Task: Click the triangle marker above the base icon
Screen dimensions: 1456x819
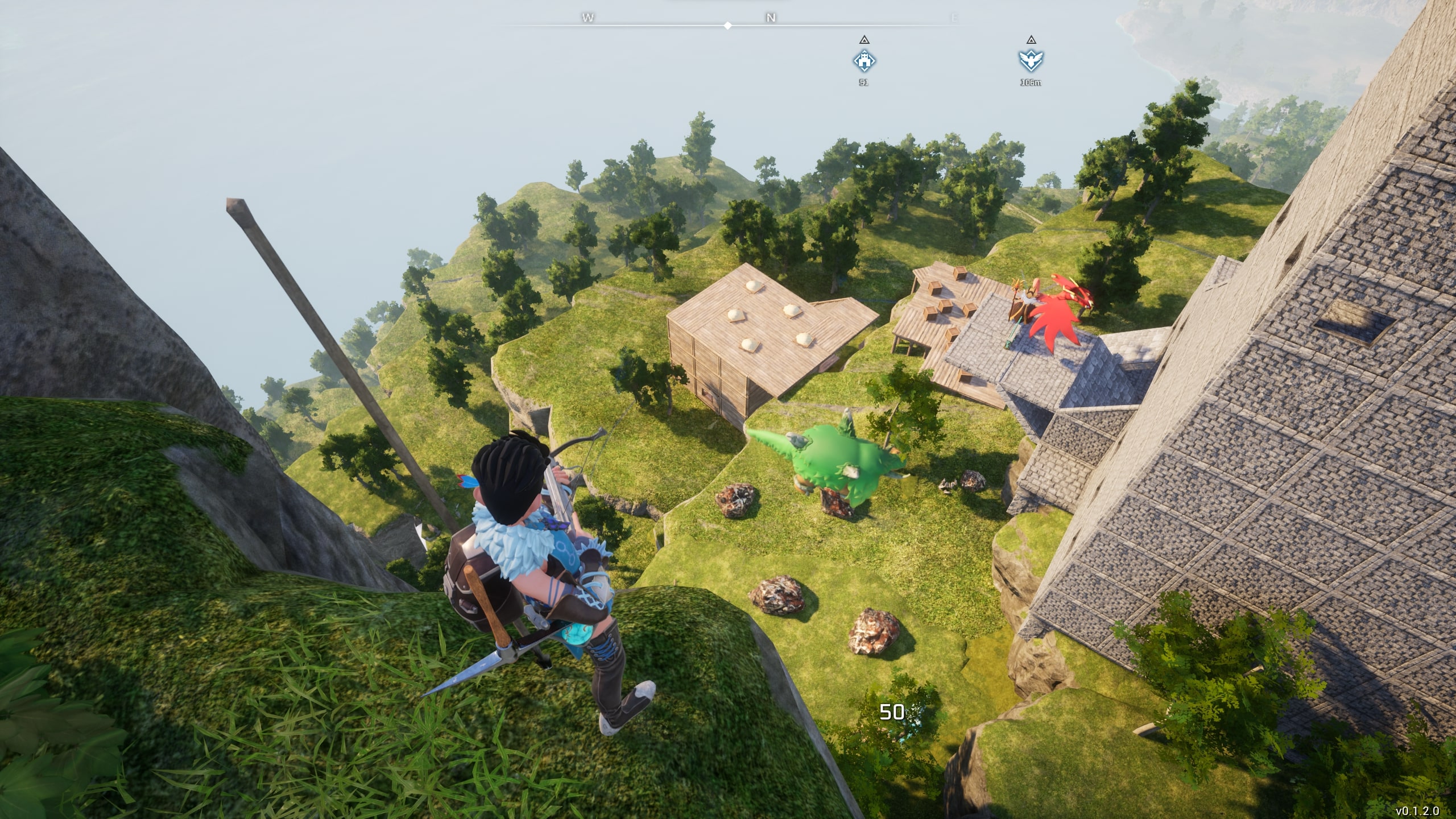Action: pos(864,40)
